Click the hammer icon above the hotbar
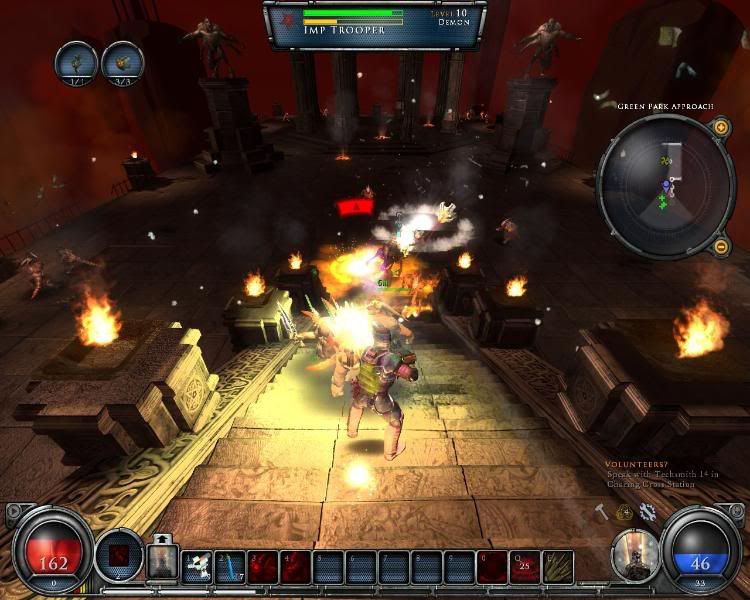This screenshot has width=750, height=600. (x=602, y=512)
